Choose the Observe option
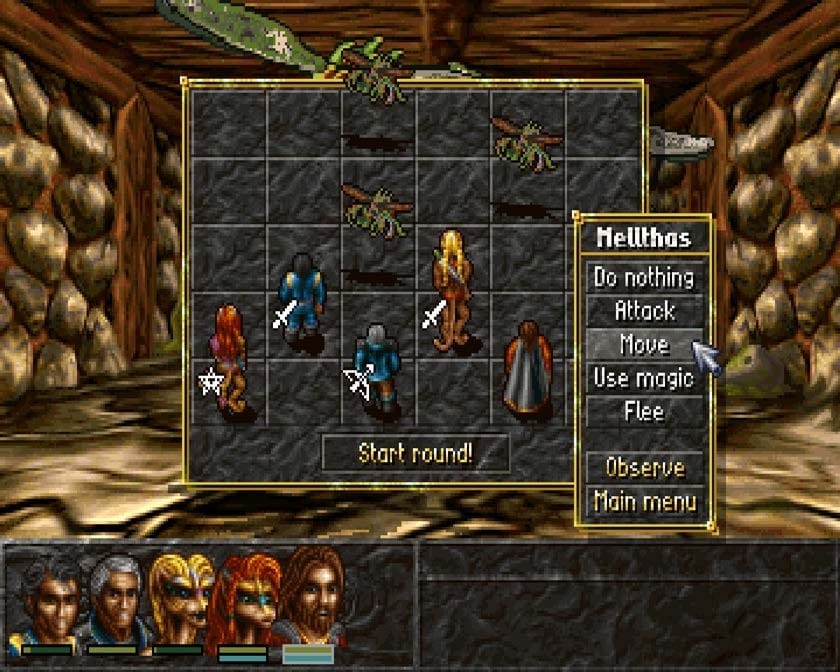The height and width of the screenshot is (672, 840). point(644,468)
